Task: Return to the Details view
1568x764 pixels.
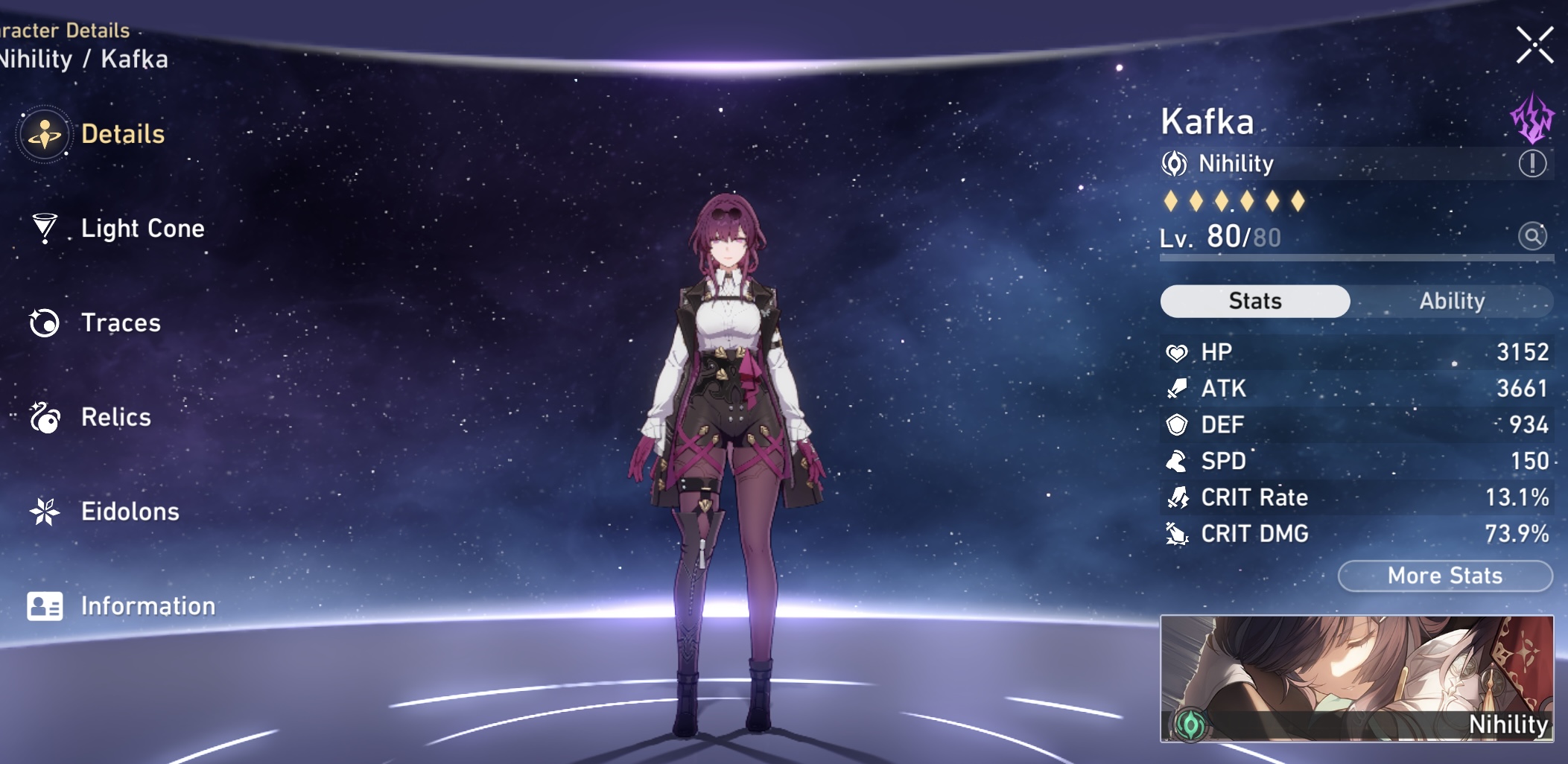Action: (x=124, y=135)
